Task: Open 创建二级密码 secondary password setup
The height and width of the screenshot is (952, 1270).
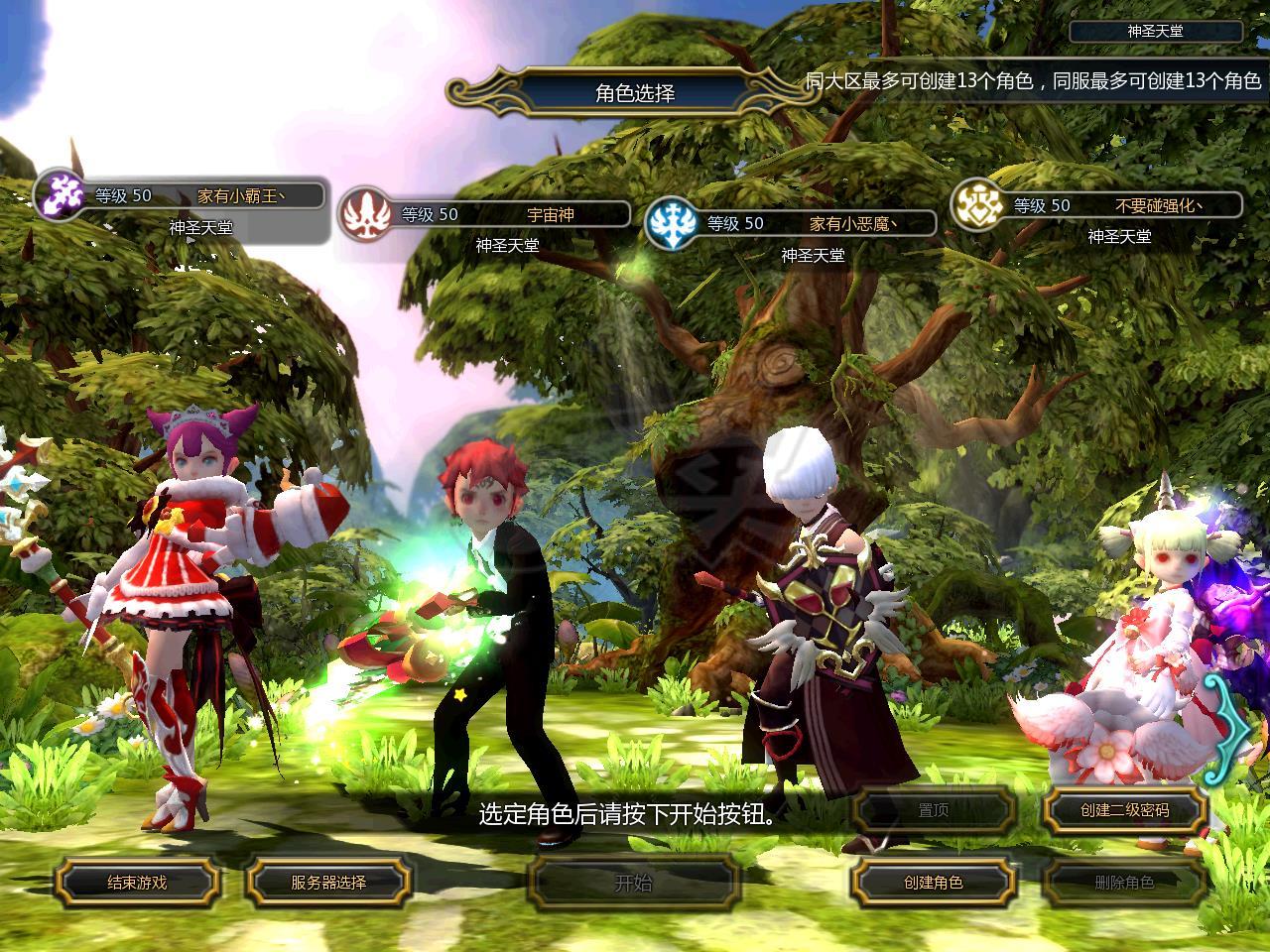Action: [x=1124, y=810]
